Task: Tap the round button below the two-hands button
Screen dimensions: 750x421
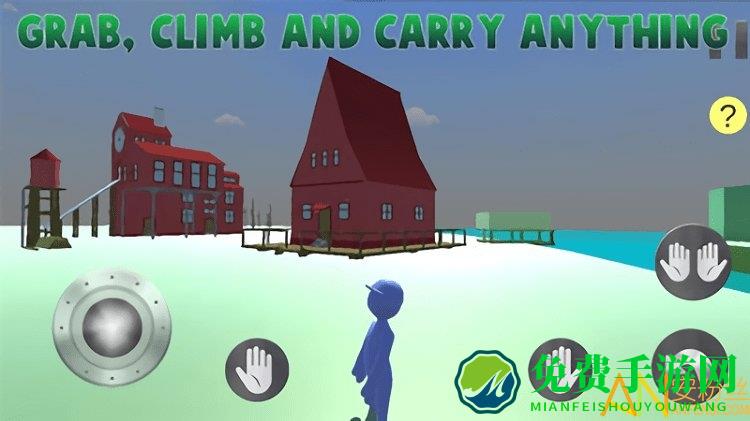Action: pos(689,360)
